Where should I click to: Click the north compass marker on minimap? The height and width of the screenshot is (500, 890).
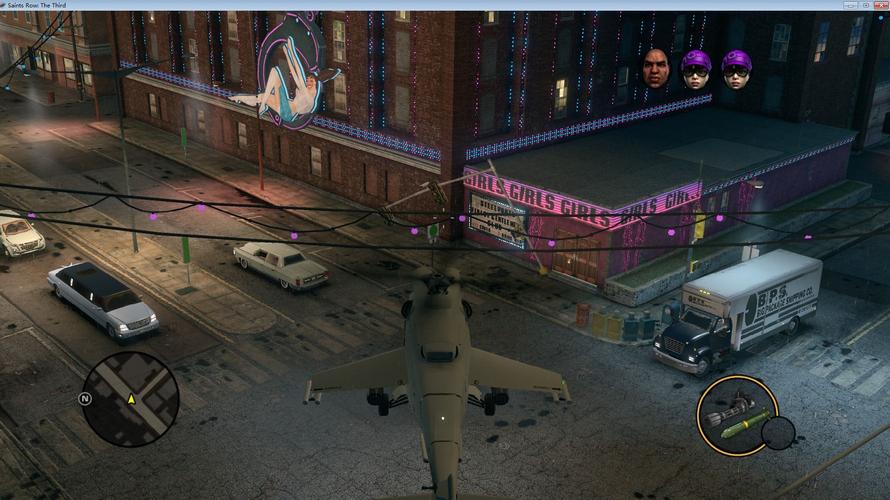pos(85,398)
